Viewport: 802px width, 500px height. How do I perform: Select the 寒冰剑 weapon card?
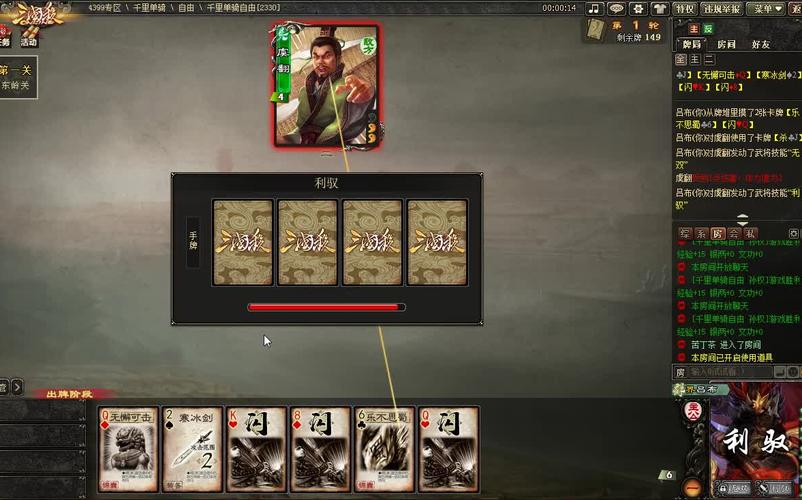[x=192, y=448]
